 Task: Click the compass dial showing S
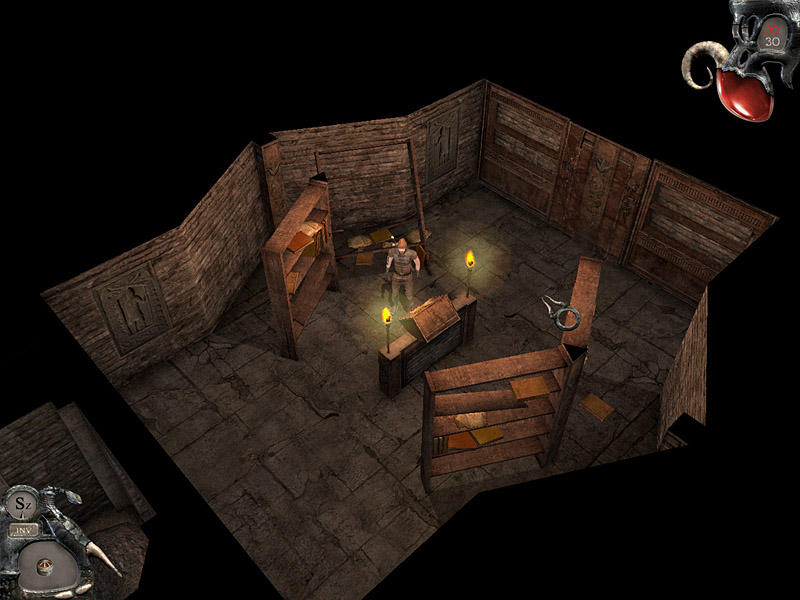point(21,504)
